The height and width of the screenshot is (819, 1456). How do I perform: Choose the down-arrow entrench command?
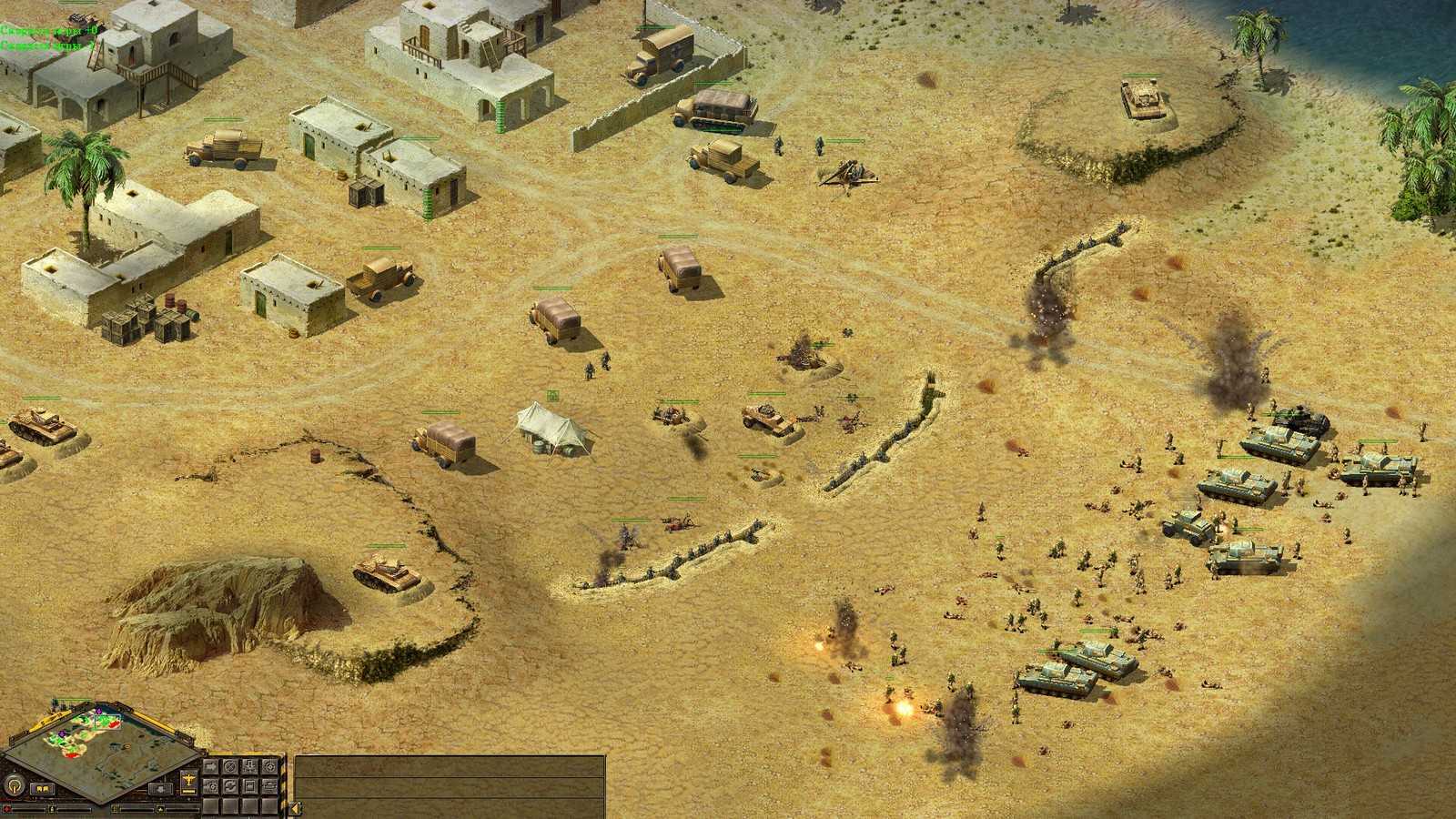[250, 766]
